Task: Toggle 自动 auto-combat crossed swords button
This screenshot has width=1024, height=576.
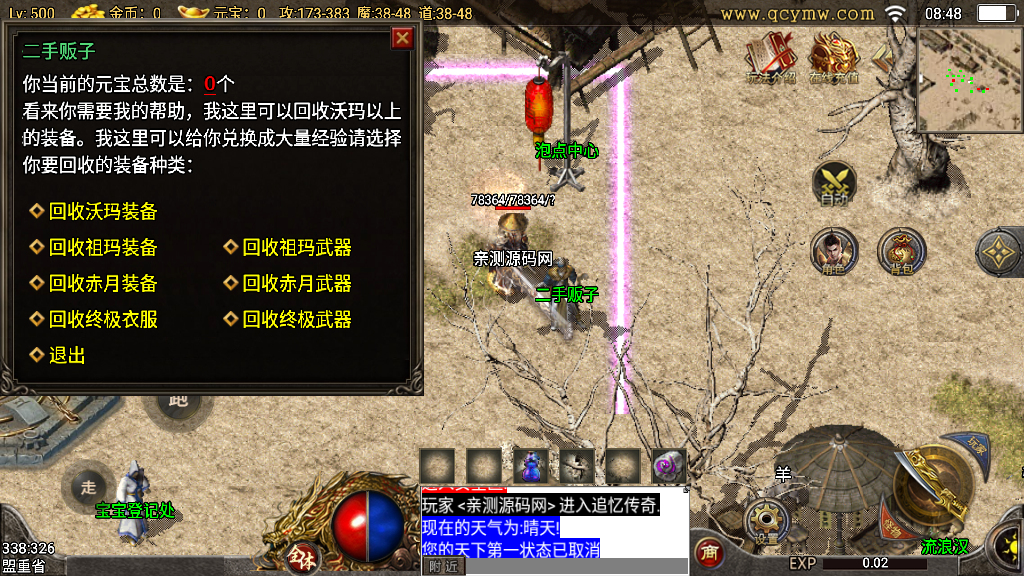Action: [834, 184]
